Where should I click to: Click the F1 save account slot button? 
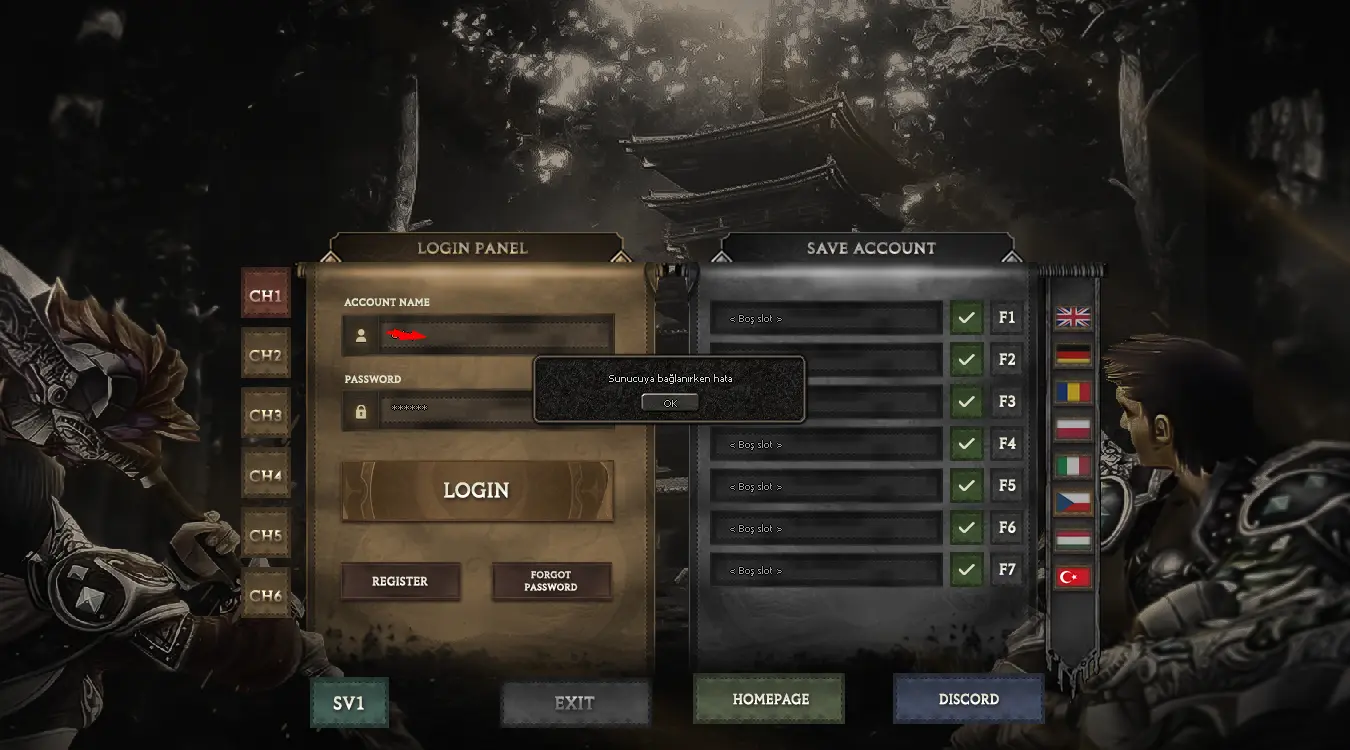coord(1007,318)
